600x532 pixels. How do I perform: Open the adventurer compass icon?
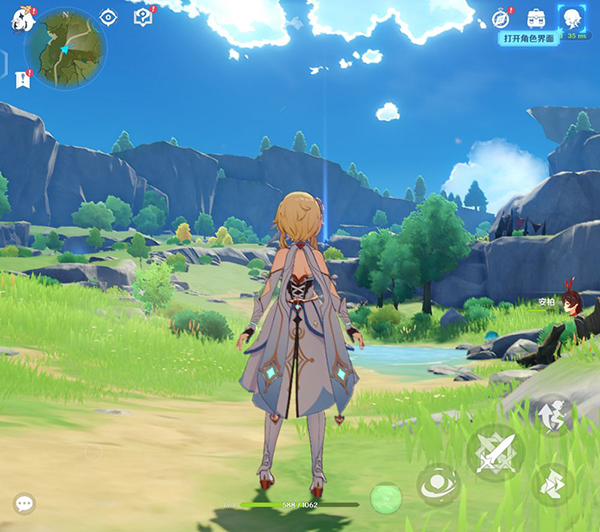click(x=502, y=17)
